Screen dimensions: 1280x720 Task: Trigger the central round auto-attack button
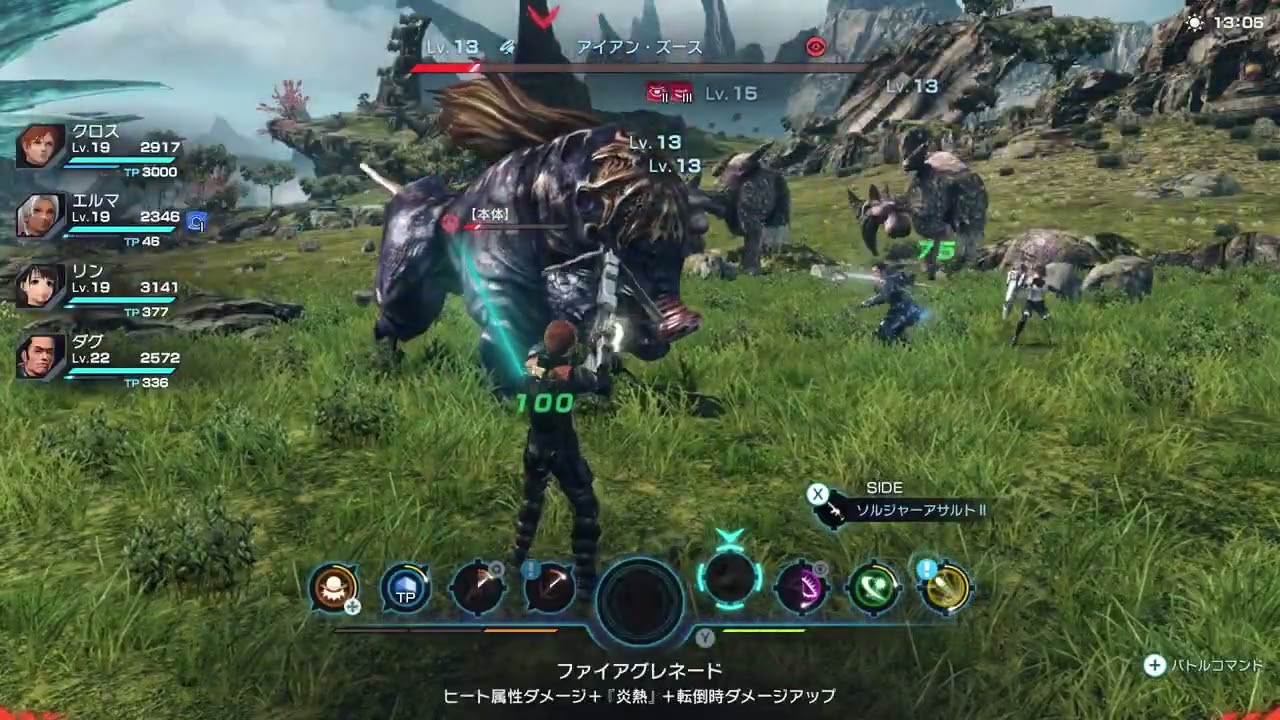(x=640, y=601)
